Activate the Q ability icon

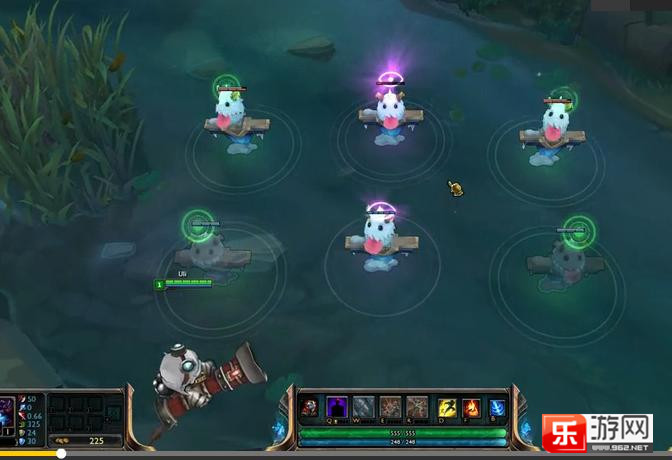[337, 407]
